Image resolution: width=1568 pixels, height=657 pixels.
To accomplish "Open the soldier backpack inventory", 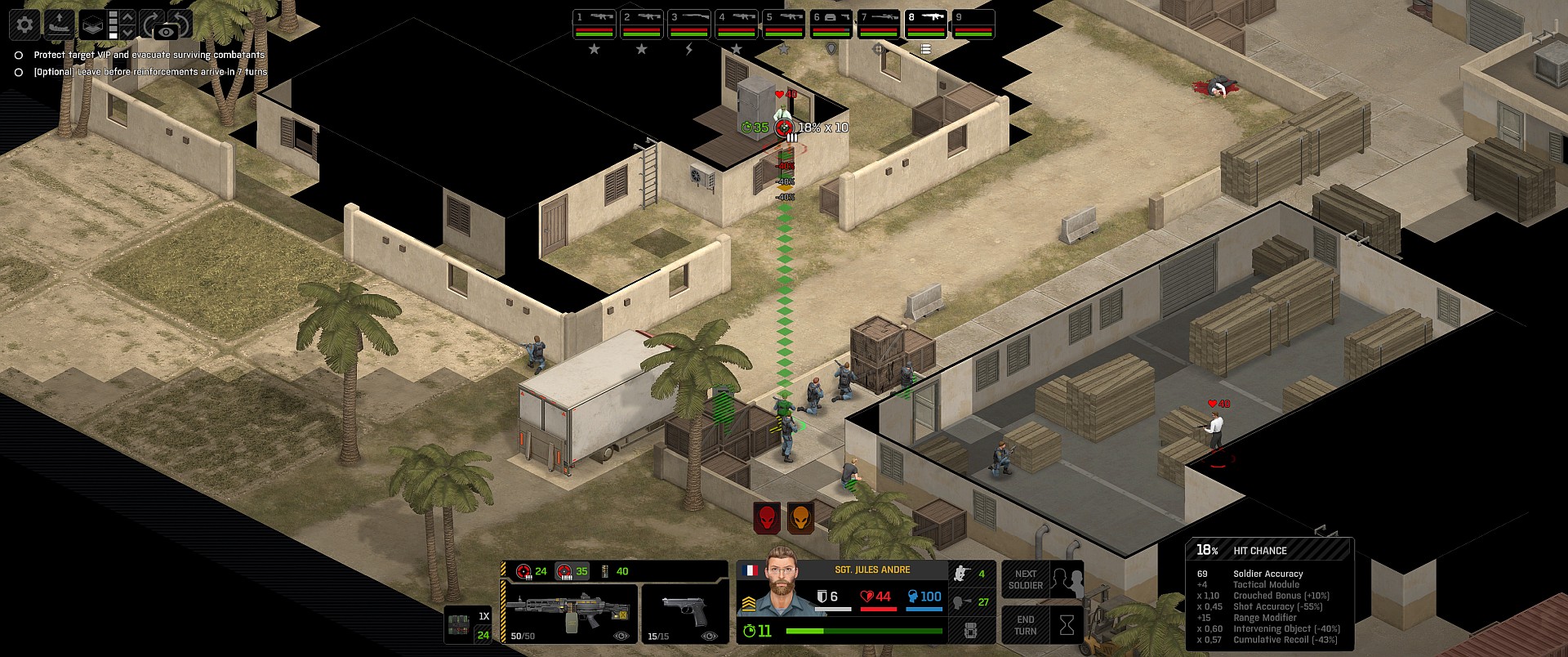I will [971, 630].
